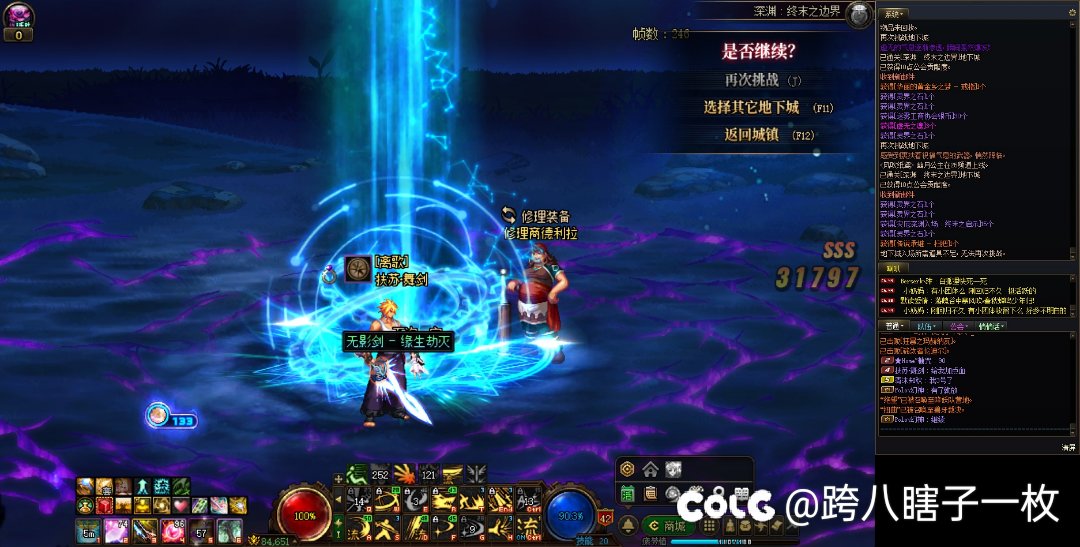This screenshot has height=547, width=1080.
Task: Click the blue orb showing 133
Action: click(x=158, y=415)
